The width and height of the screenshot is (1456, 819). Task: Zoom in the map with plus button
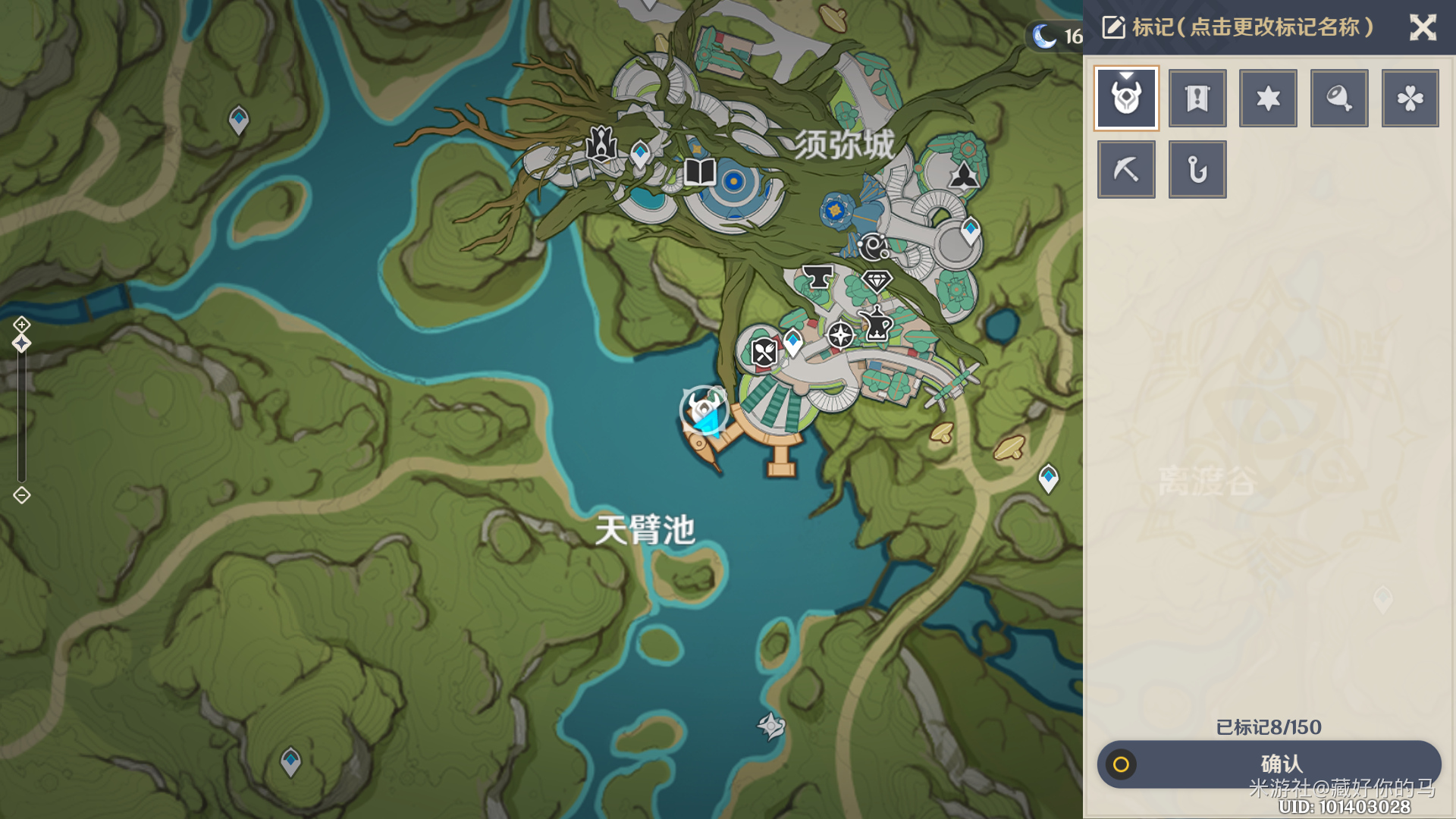coord(21,325)
